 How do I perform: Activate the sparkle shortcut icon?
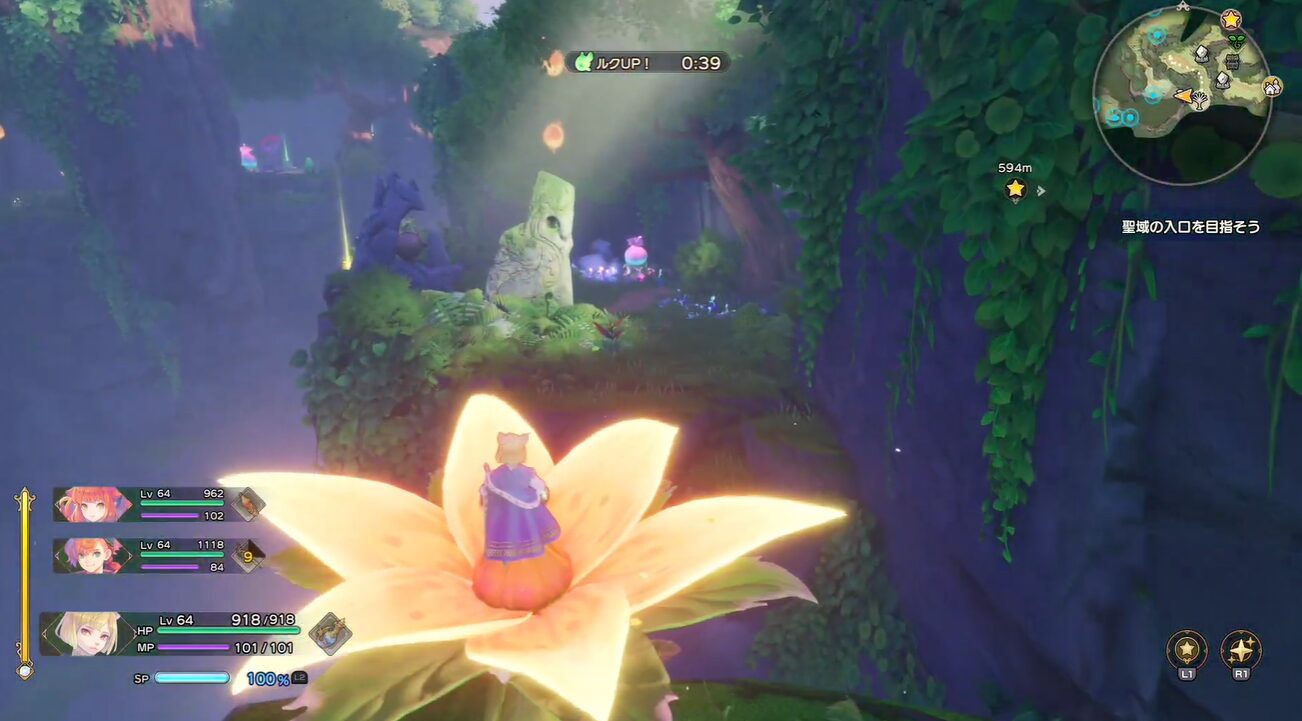click(x=1241, y=650)
